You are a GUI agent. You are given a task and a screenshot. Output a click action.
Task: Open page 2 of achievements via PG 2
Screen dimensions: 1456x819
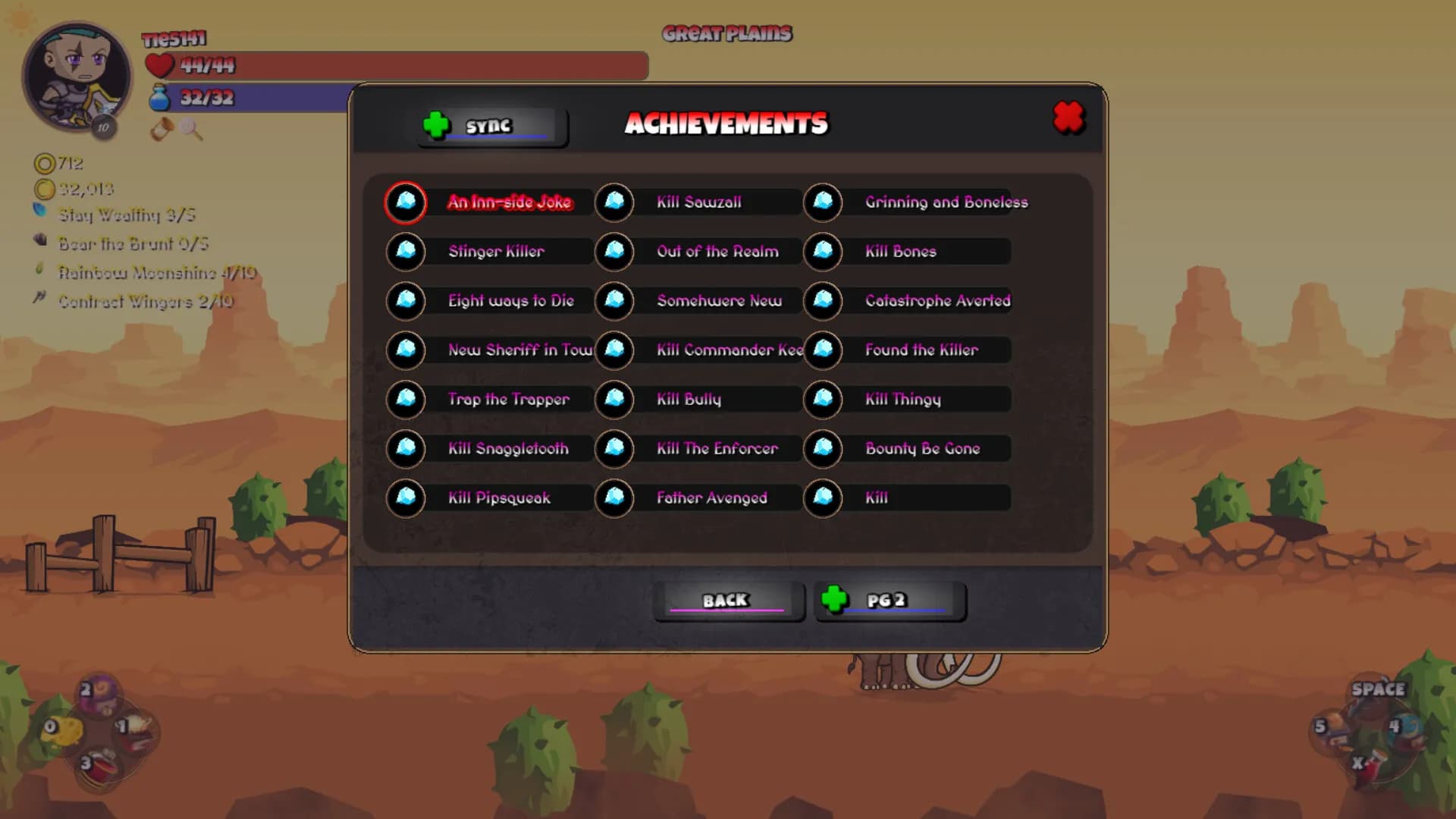(x=892, y=601)
